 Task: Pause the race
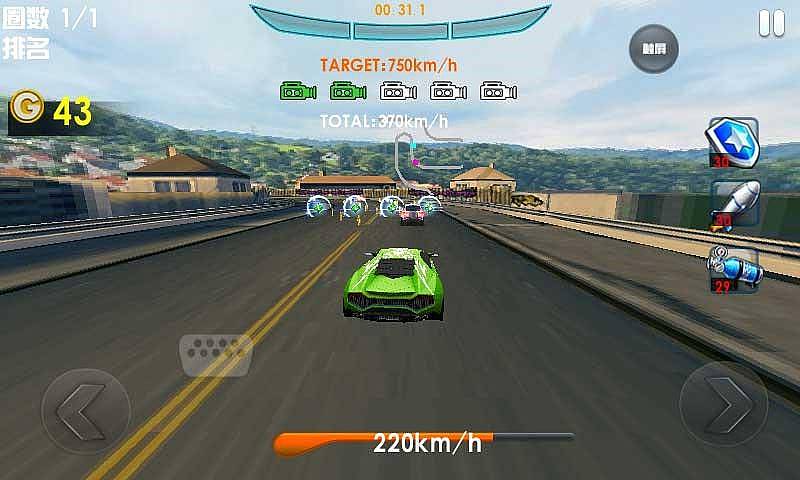(x=771, y=23)
